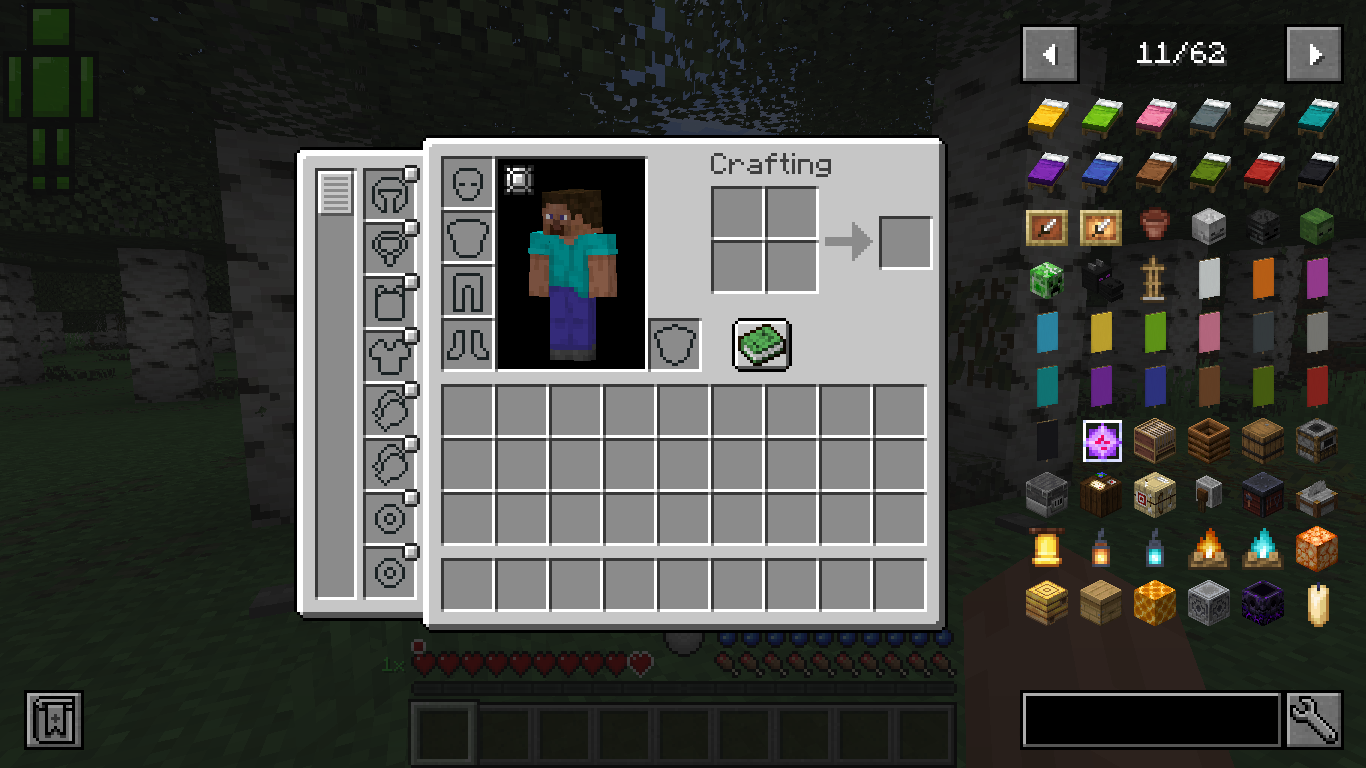1366x768 pixels.
Task: Go to the previous JEI item page
Action: (x=1049, y=54)
